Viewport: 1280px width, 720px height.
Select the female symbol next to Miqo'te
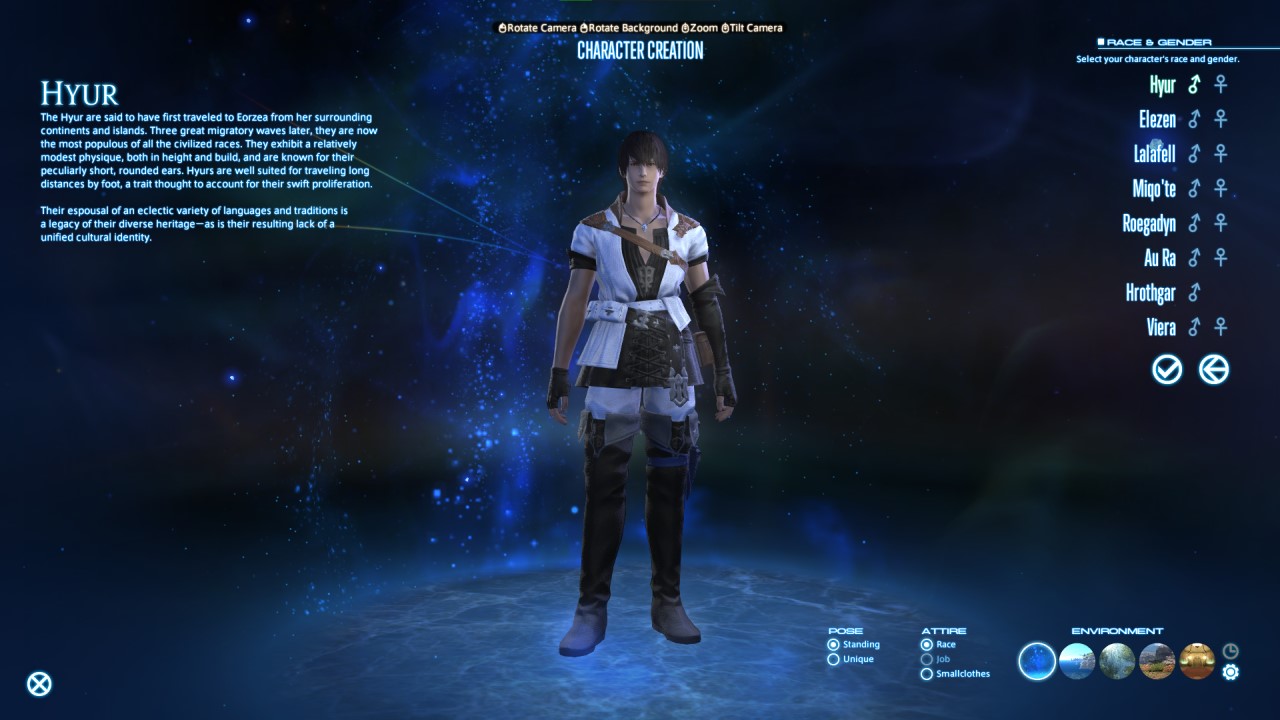click(x=1219, y=189)
